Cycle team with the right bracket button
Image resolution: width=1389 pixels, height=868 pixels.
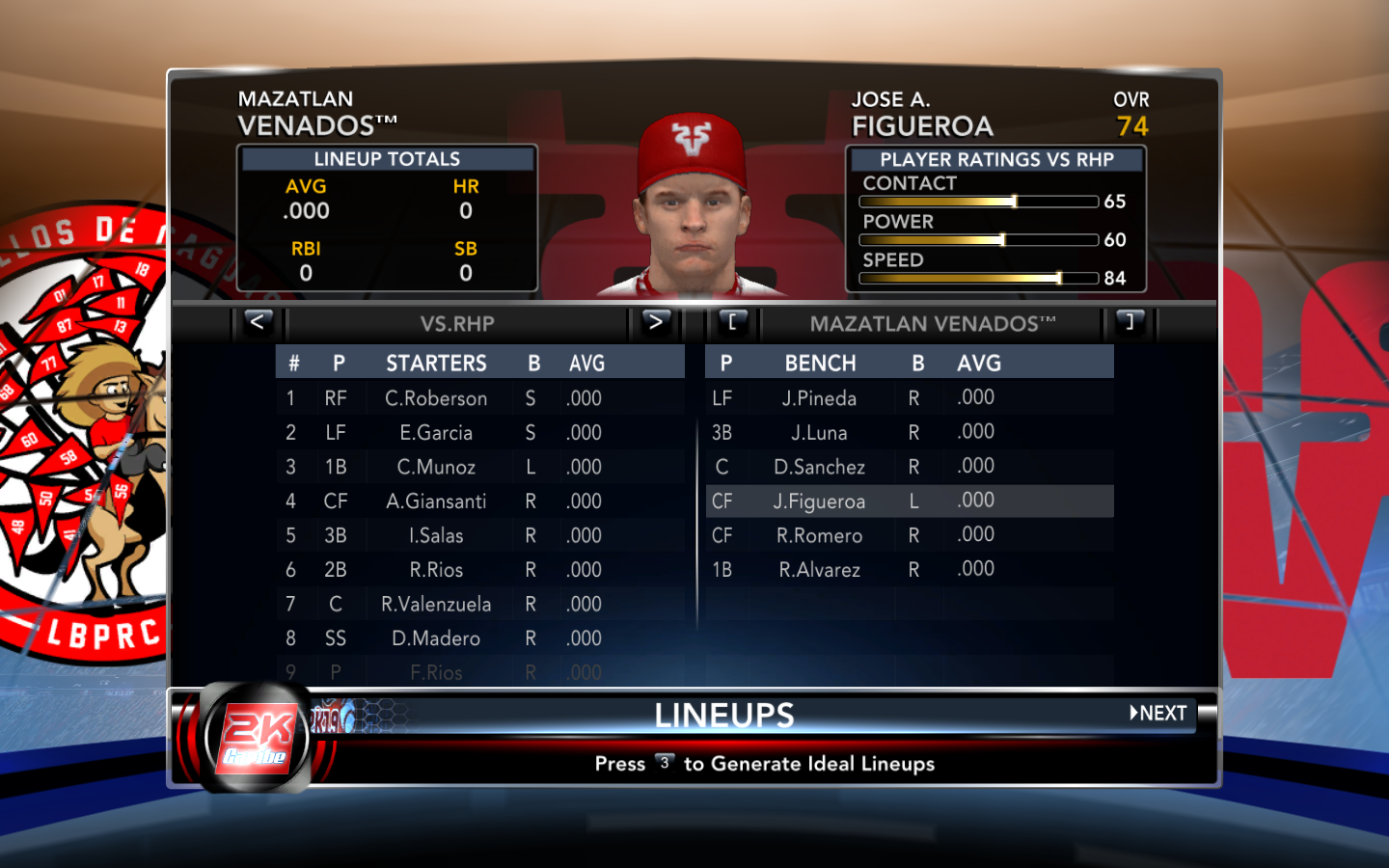(x=1130, y=322)
